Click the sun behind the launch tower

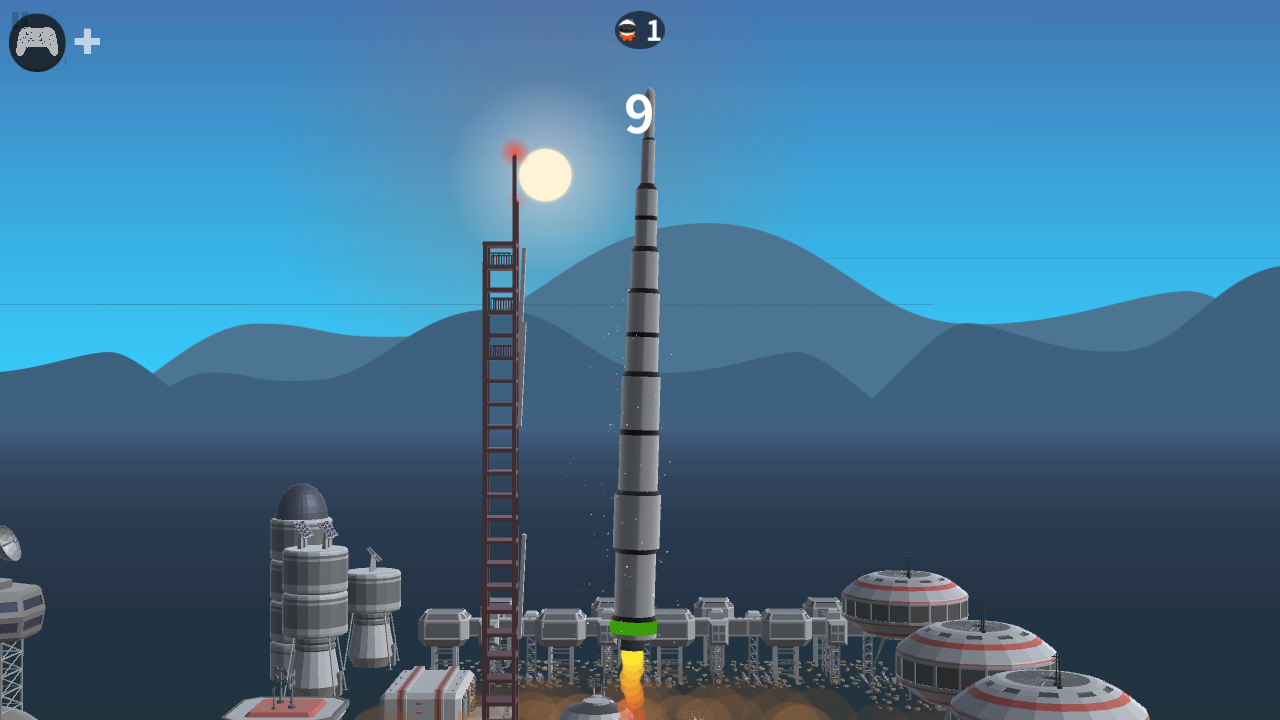coord(544,174)
